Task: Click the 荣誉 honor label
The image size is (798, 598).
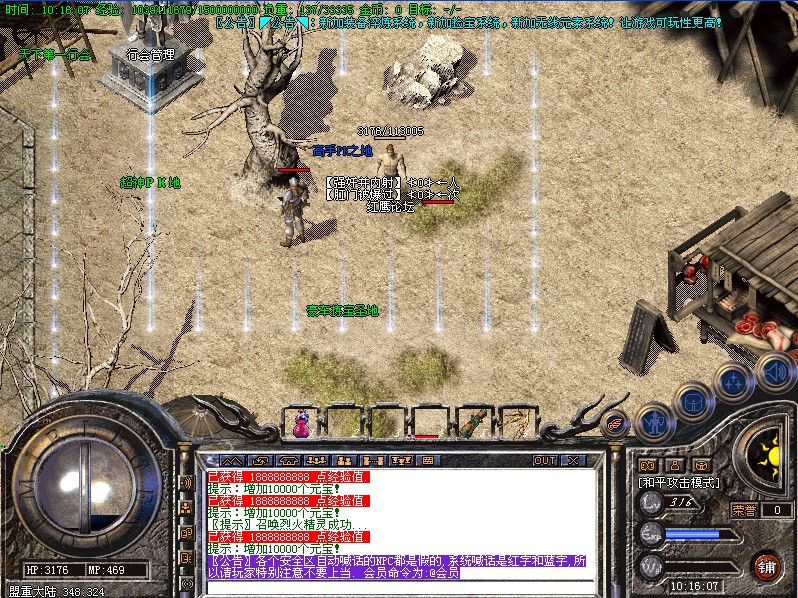Action: coord(744,509)
